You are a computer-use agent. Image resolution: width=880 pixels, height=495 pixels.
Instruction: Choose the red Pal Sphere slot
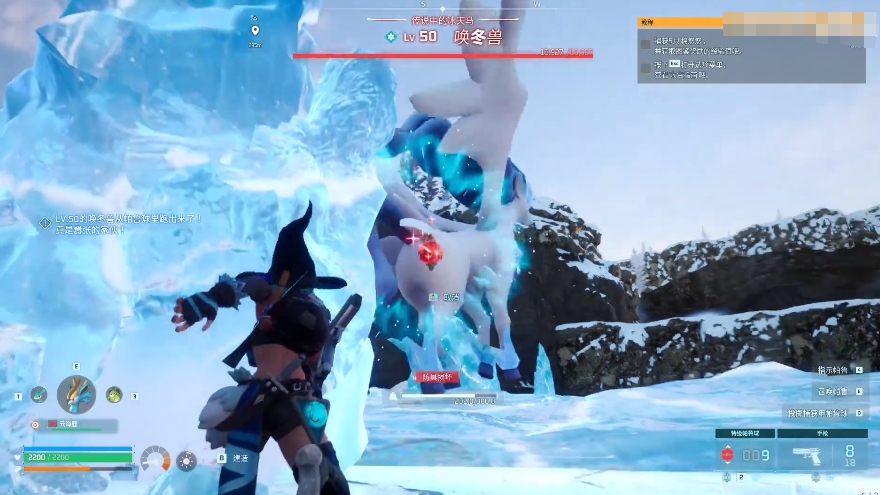pos(728,456)
